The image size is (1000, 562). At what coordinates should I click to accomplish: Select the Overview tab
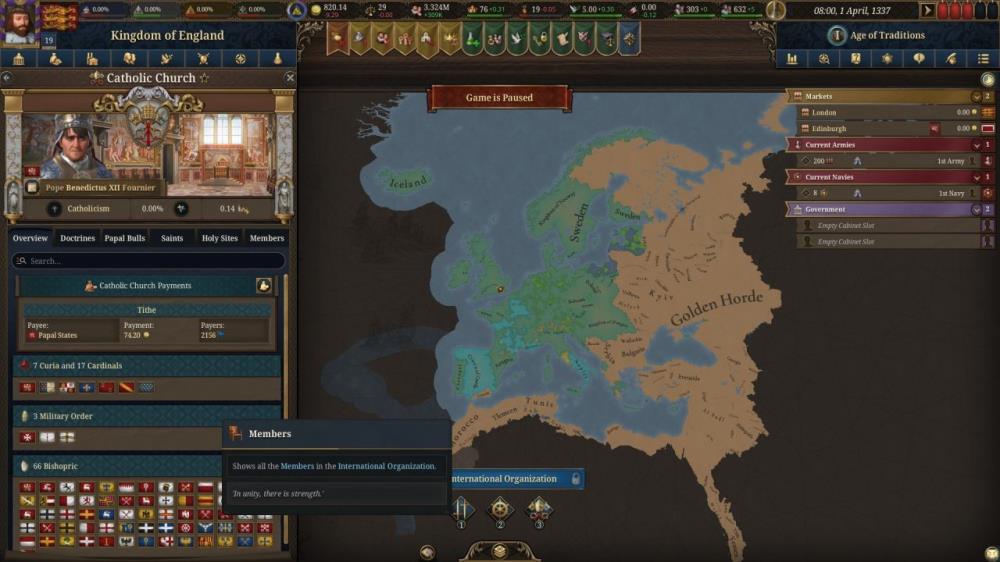[x=30, y=238]
